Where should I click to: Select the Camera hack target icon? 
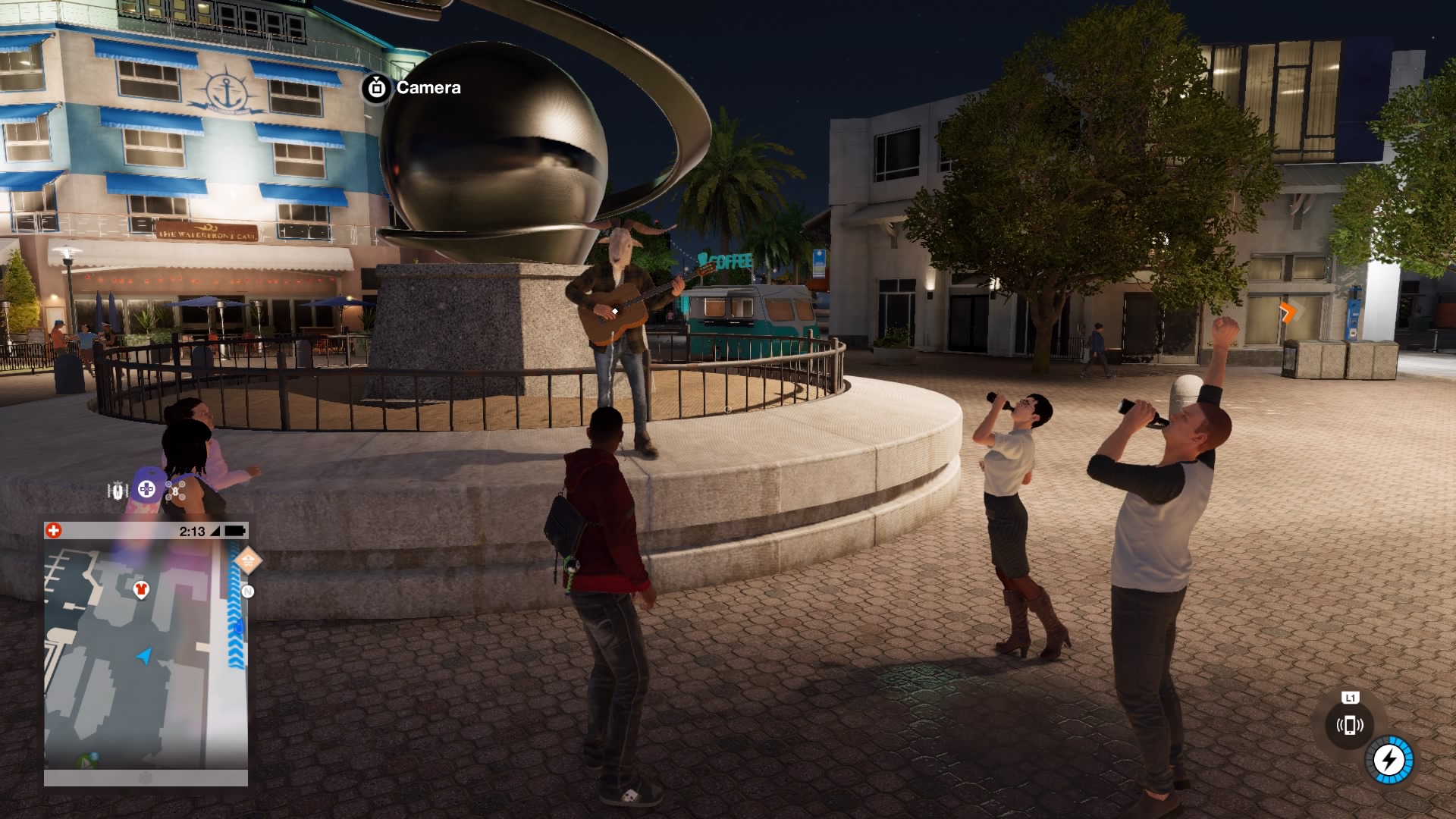pos(376,88)
